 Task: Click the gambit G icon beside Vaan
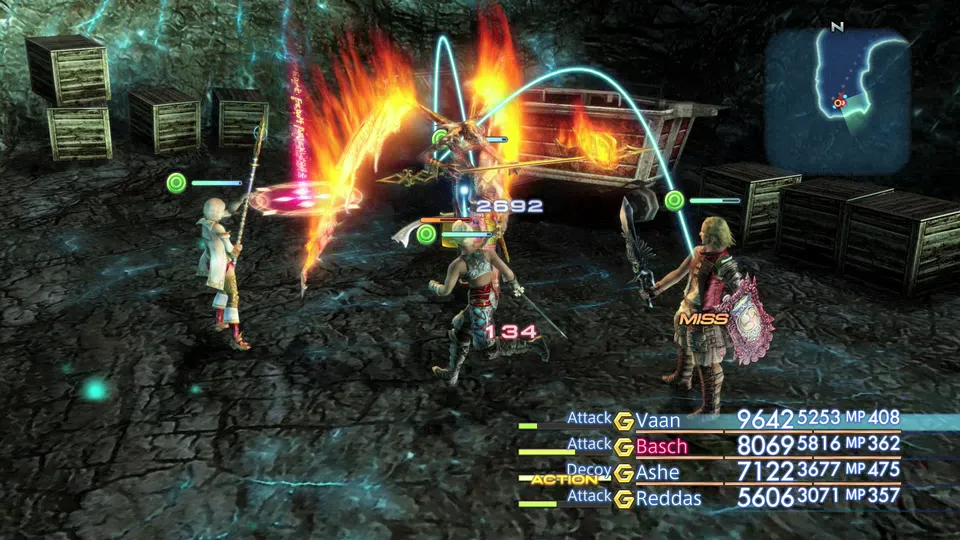pyautogui.click(x=624, y=420)
